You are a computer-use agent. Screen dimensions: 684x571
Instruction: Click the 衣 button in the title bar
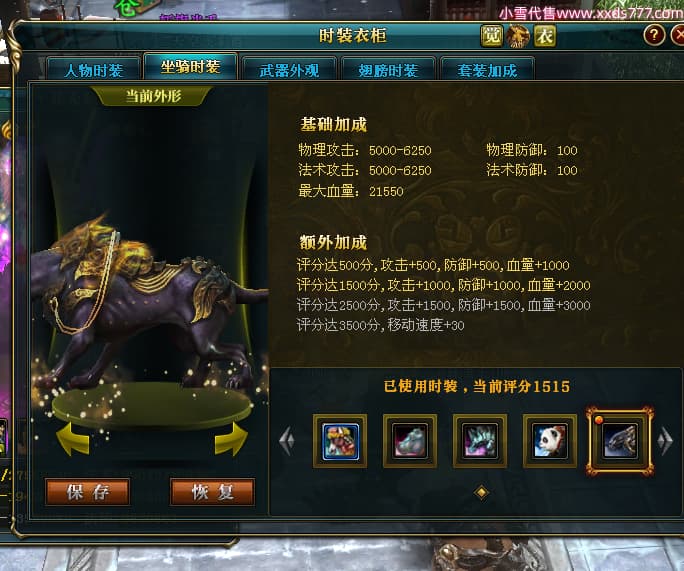point(545,36)
